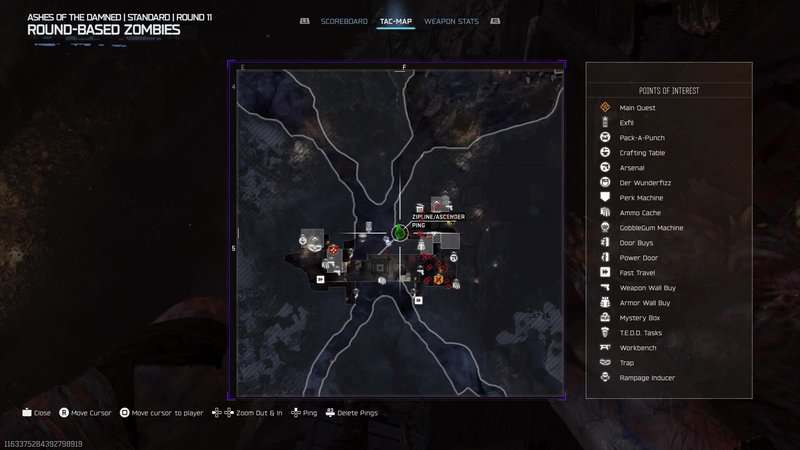Pick the Ammo Cache legend entry
This screenshot has height=450, width=800.
coord(640,213)
